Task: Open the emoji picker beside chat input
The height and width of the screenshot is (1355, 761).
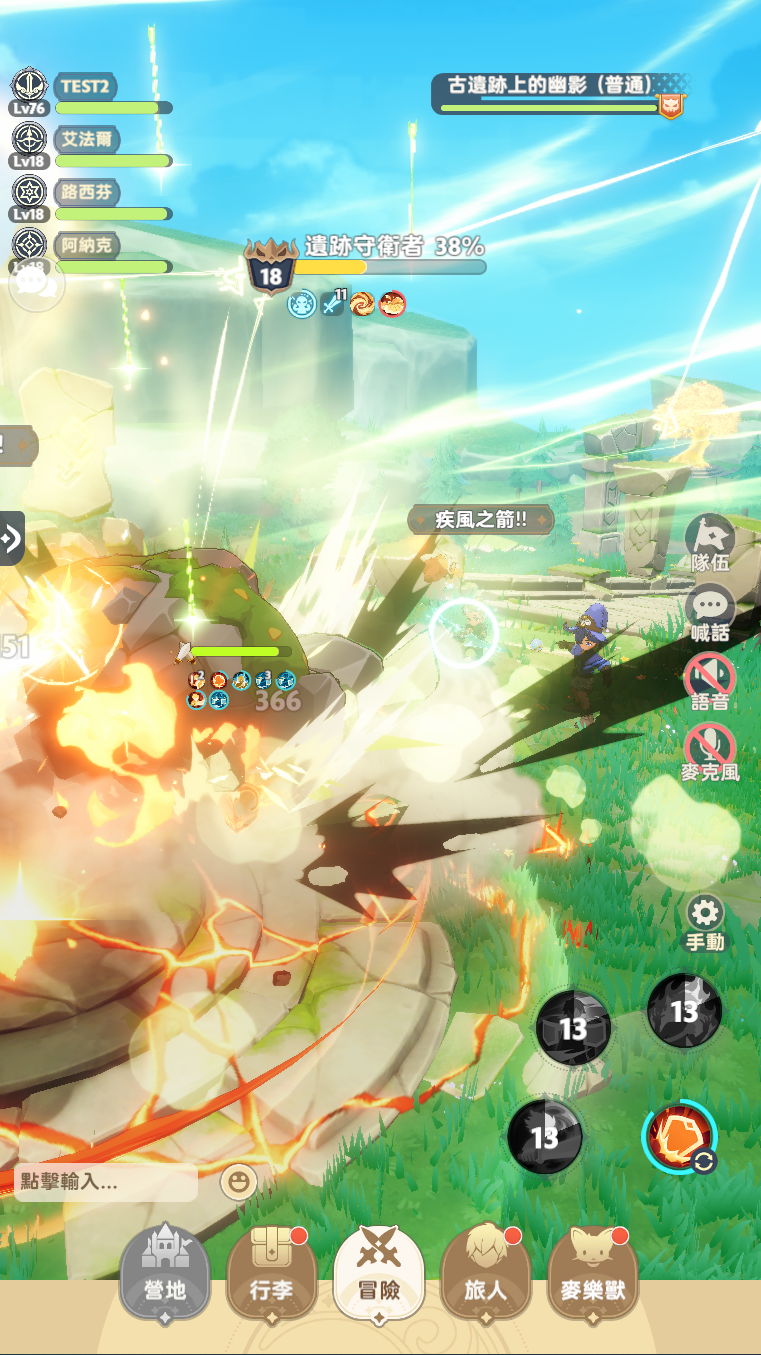Action: 238,1182
